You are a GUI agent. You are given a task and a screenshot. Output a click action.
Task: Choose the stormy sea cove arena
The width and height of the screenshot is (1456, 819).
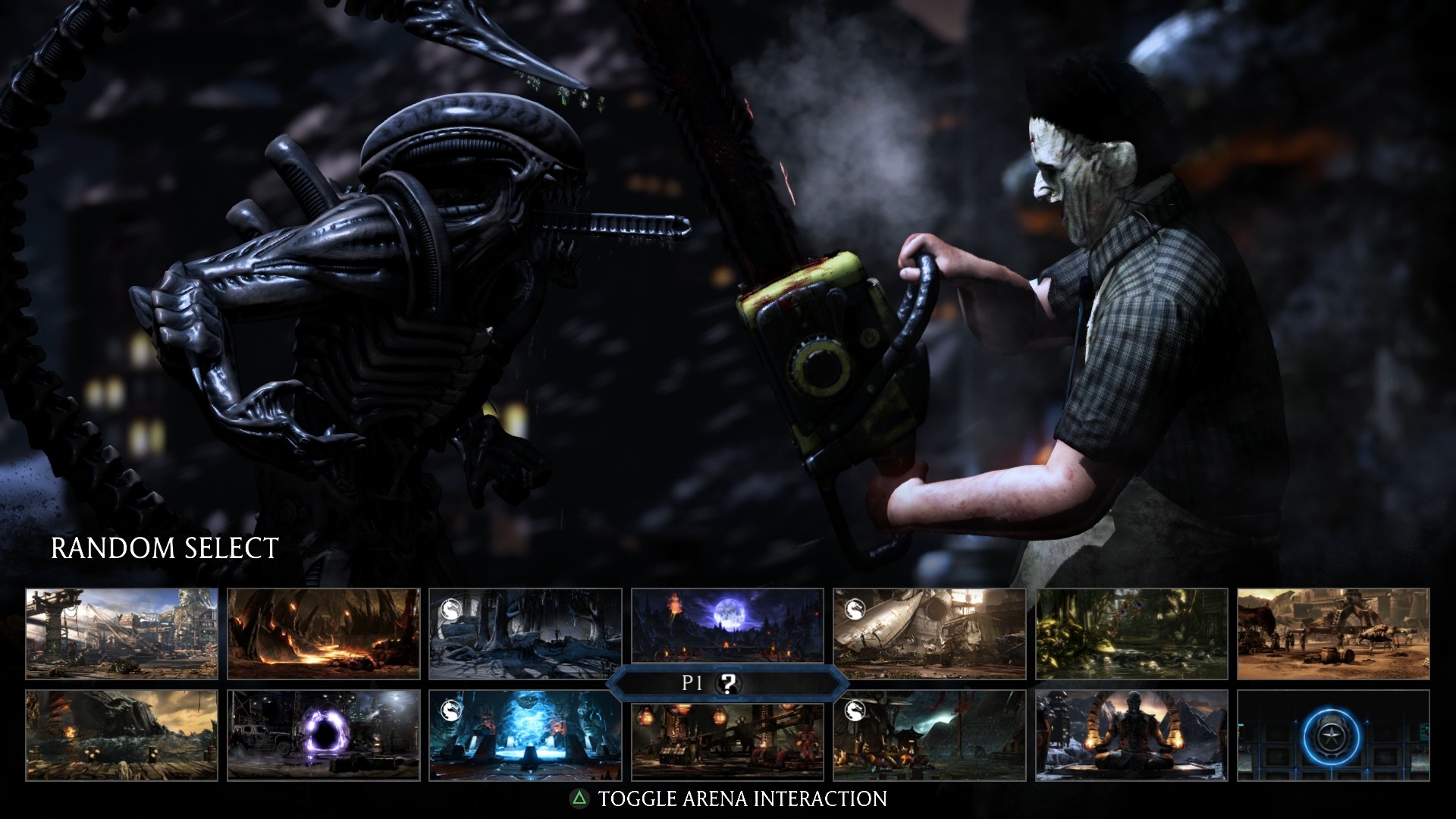tap(121, 735)
